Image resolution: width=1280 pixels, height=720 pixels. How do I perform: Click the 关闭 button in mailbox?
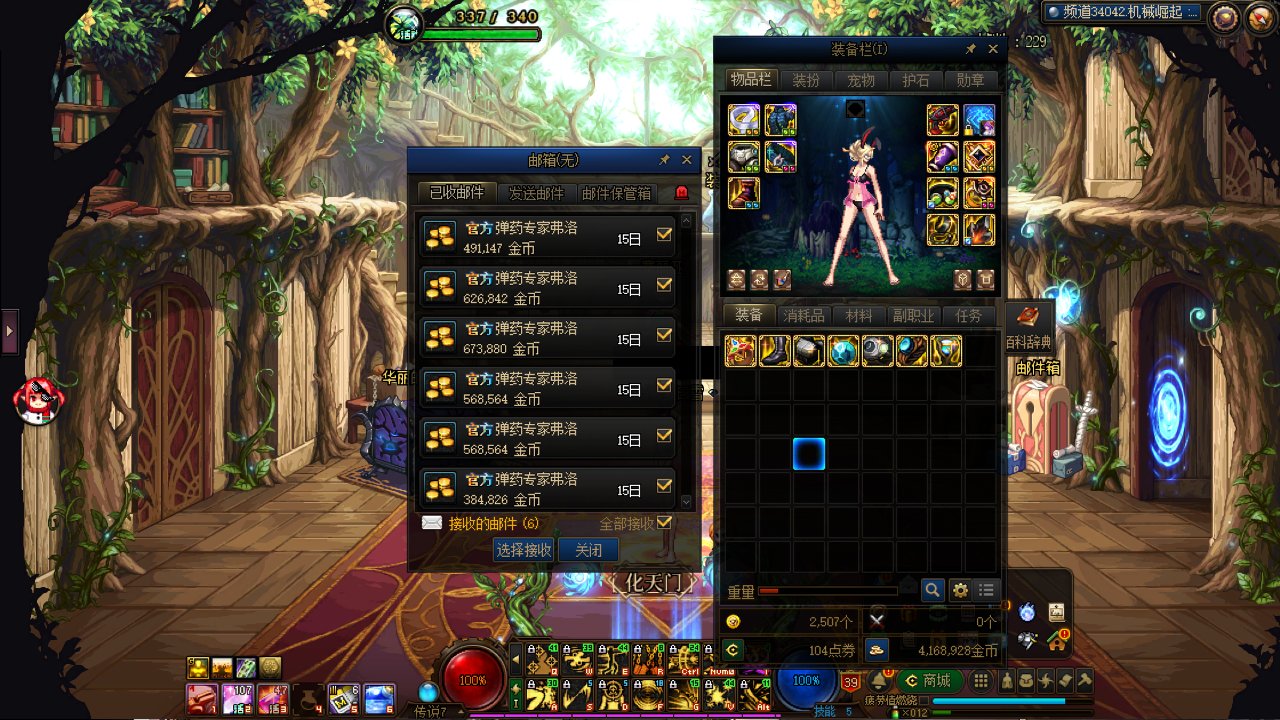[x=588, y=550]
